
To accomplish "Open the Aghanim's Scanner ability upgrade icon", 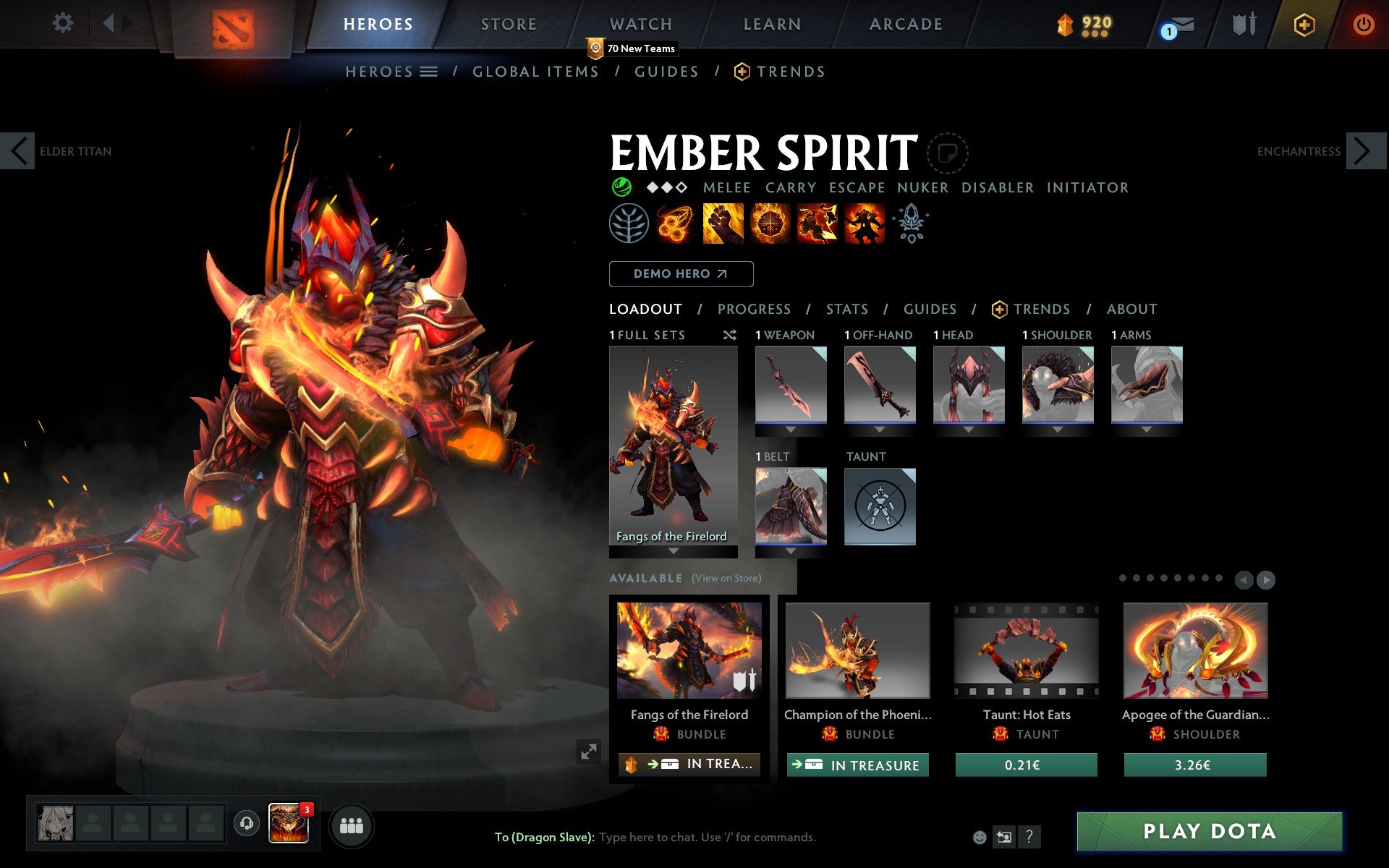I will (x=912, y=223).
